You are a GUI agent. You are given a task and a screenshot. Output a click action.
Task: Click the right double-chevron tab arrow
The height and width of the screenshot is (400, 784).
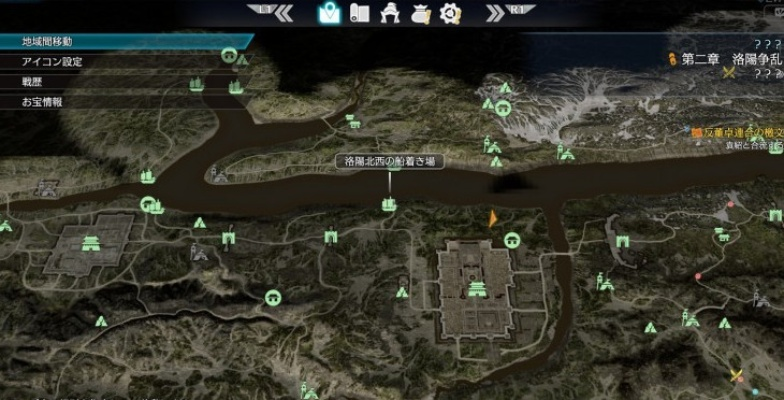coord(496,13)
